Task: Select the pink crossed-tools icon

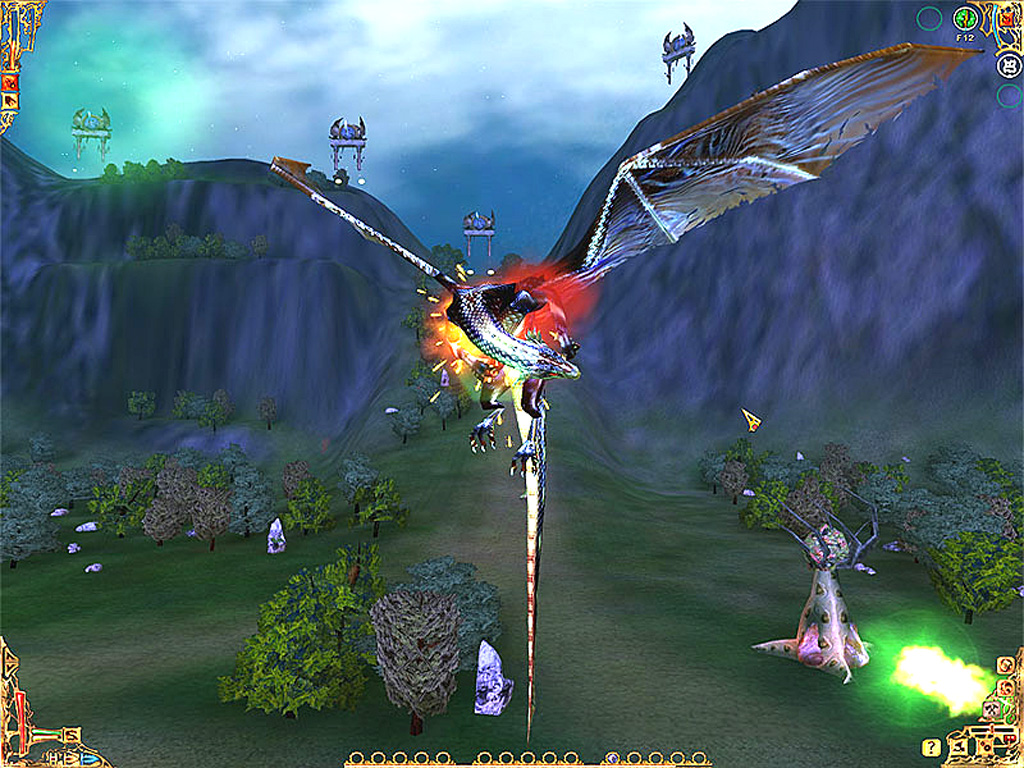Action: click(990, 711)
